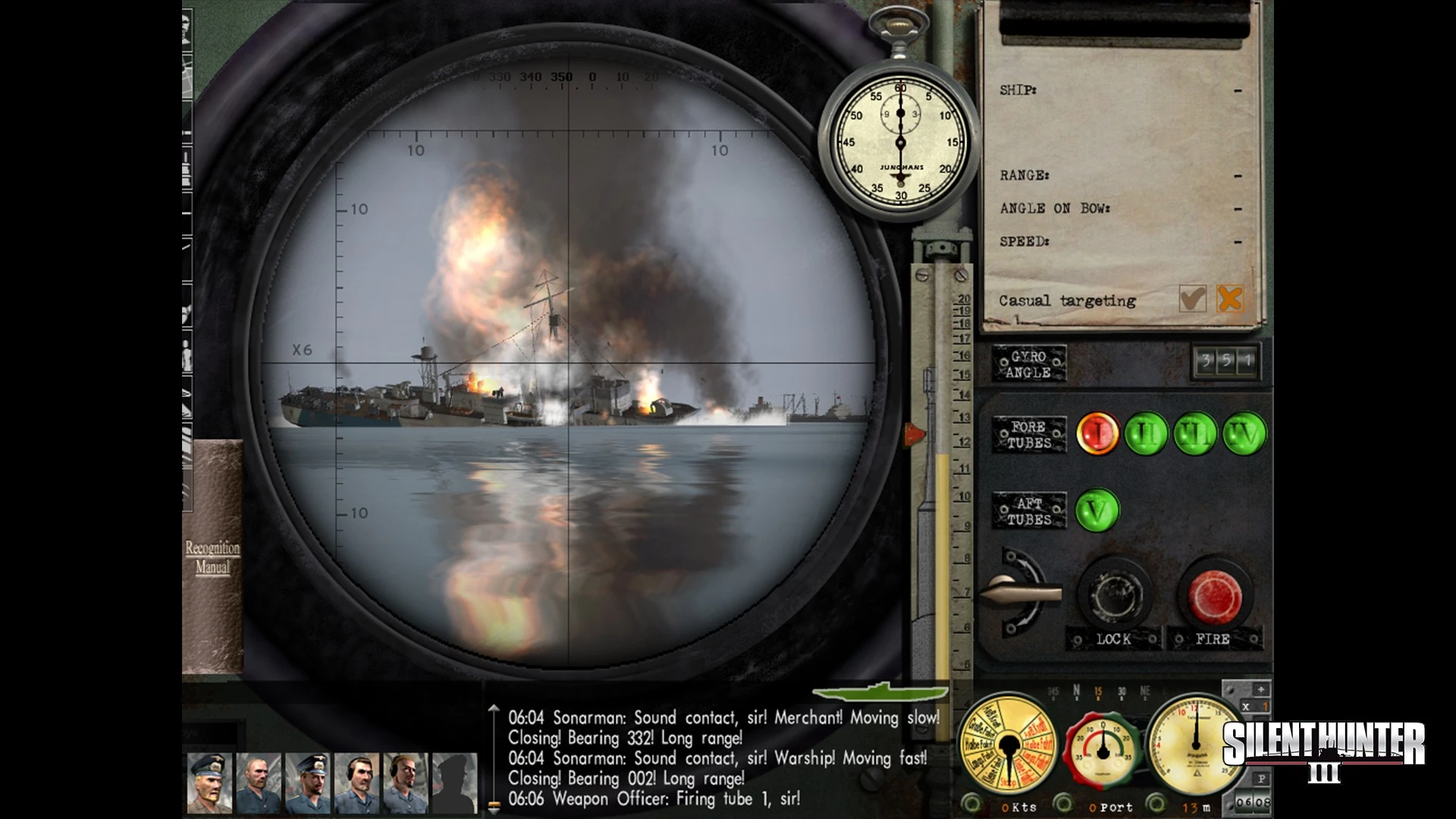Increase time compression with the plus button
1456x819 pixels.
click(x=1260, y=689)
